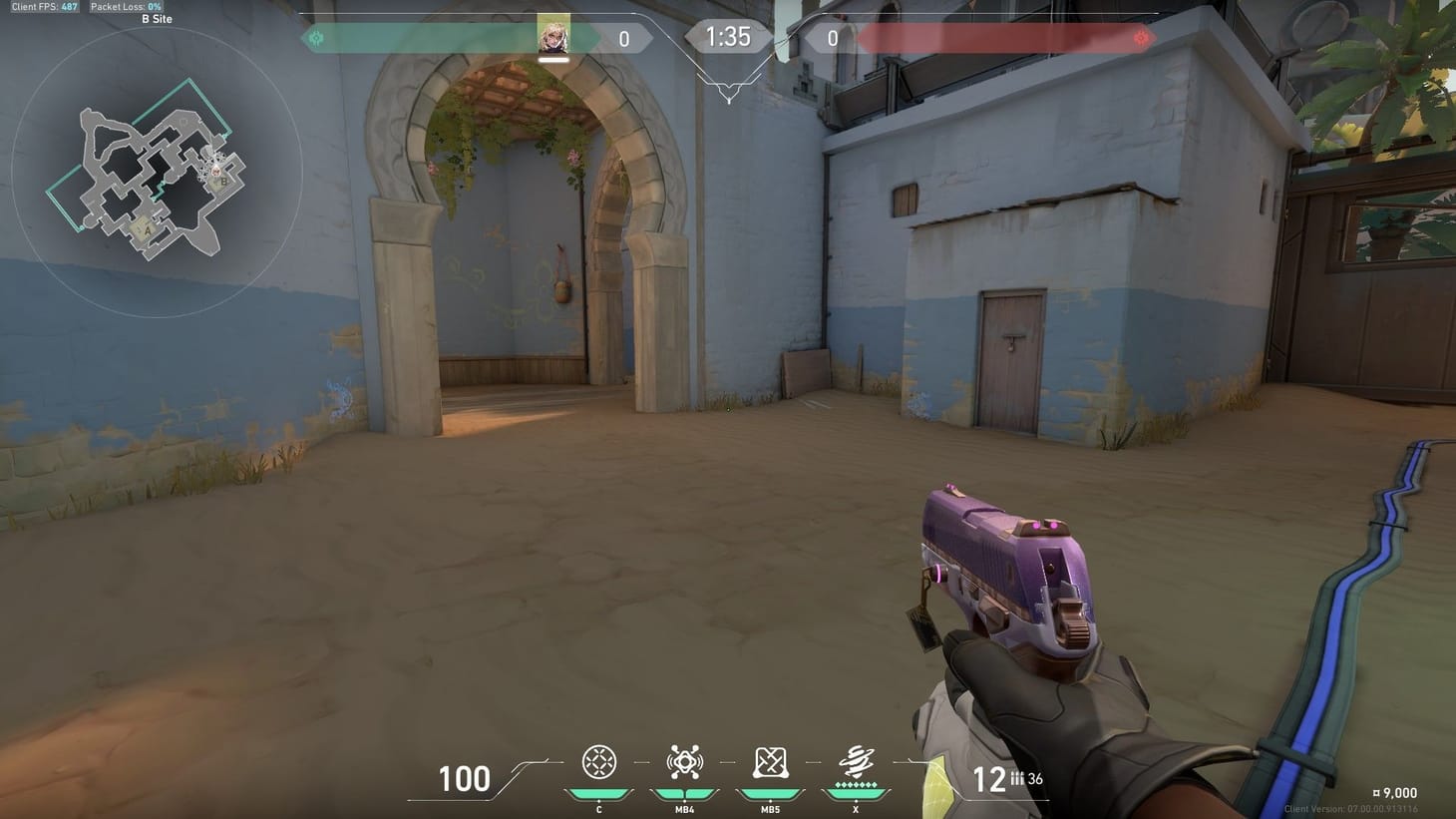Select the Sonic Sensor ability icon
1456x819 pixels.
[x=684, y=761]
